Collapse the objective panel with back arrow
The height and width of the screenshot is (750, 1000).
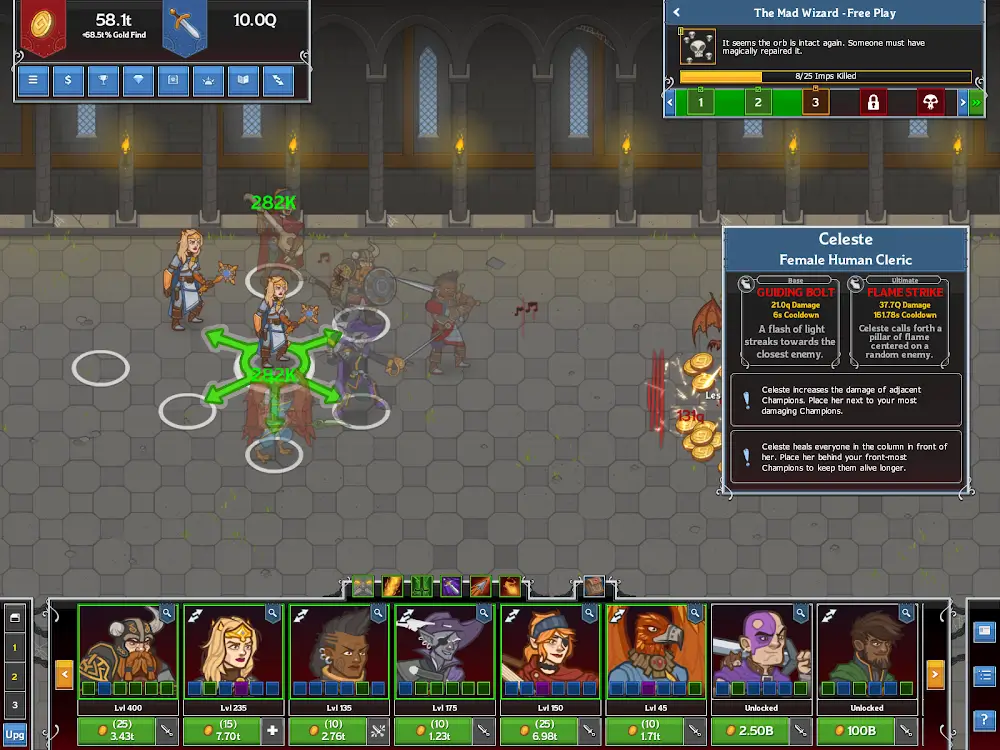[677, 13]
